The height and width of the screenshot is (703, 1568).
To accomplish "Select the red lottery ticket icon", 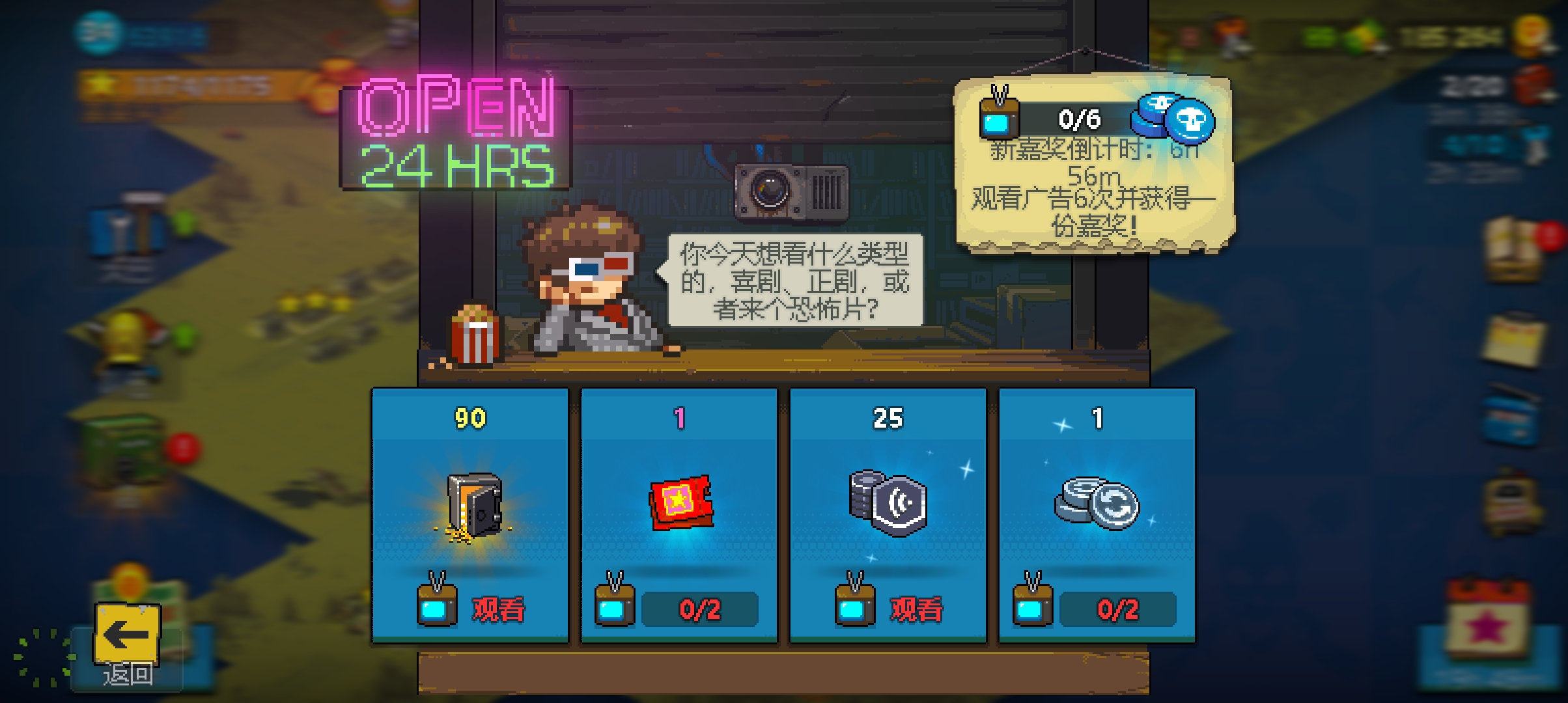I will pos(680,504).
